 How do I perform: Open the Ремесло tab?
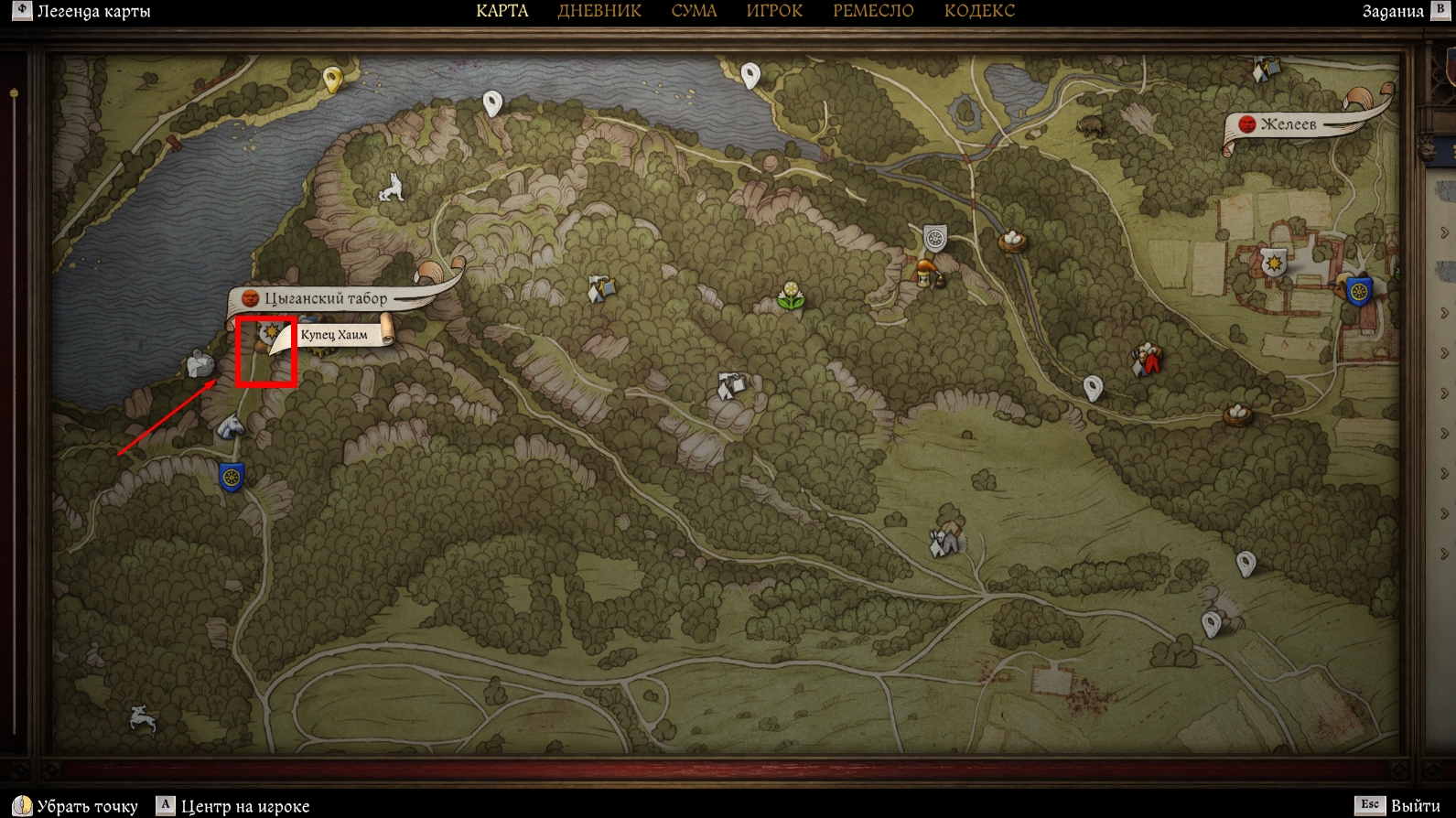[873, 11]
